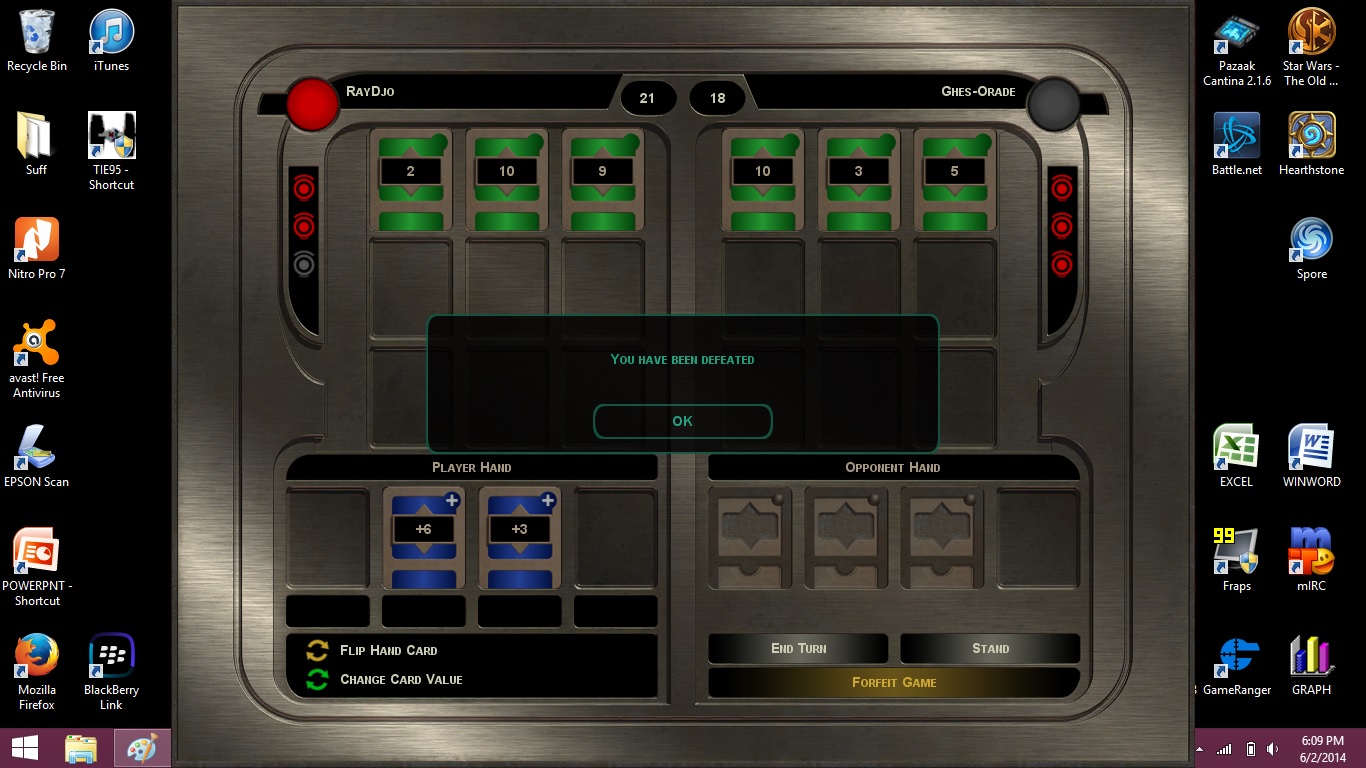The height and width of the screenshot is (768, 1366).
Task: Choose the Stand button
Action: (990, 648)
